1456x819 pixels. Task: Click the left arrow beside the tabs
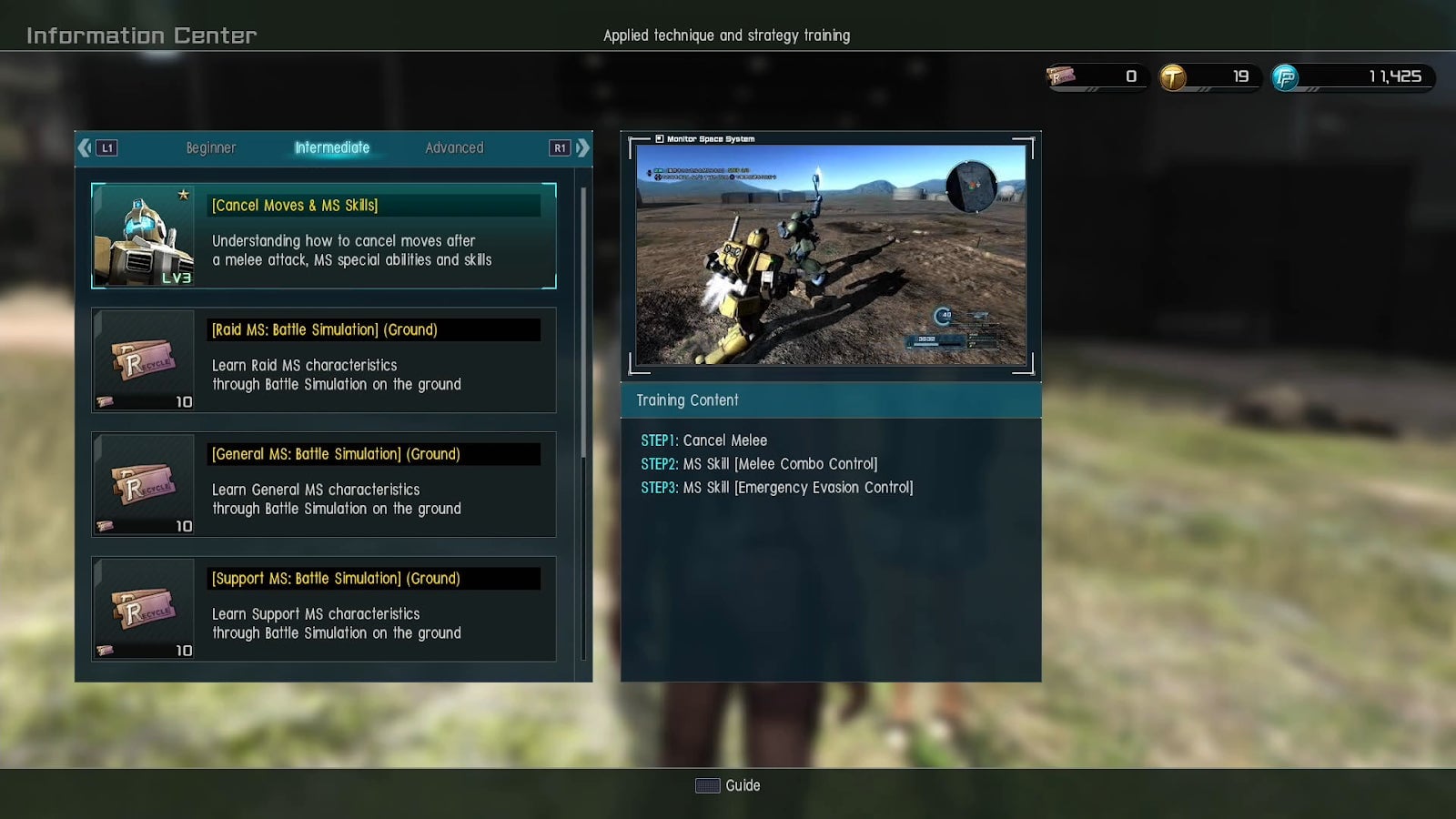[x=86, y=147]
